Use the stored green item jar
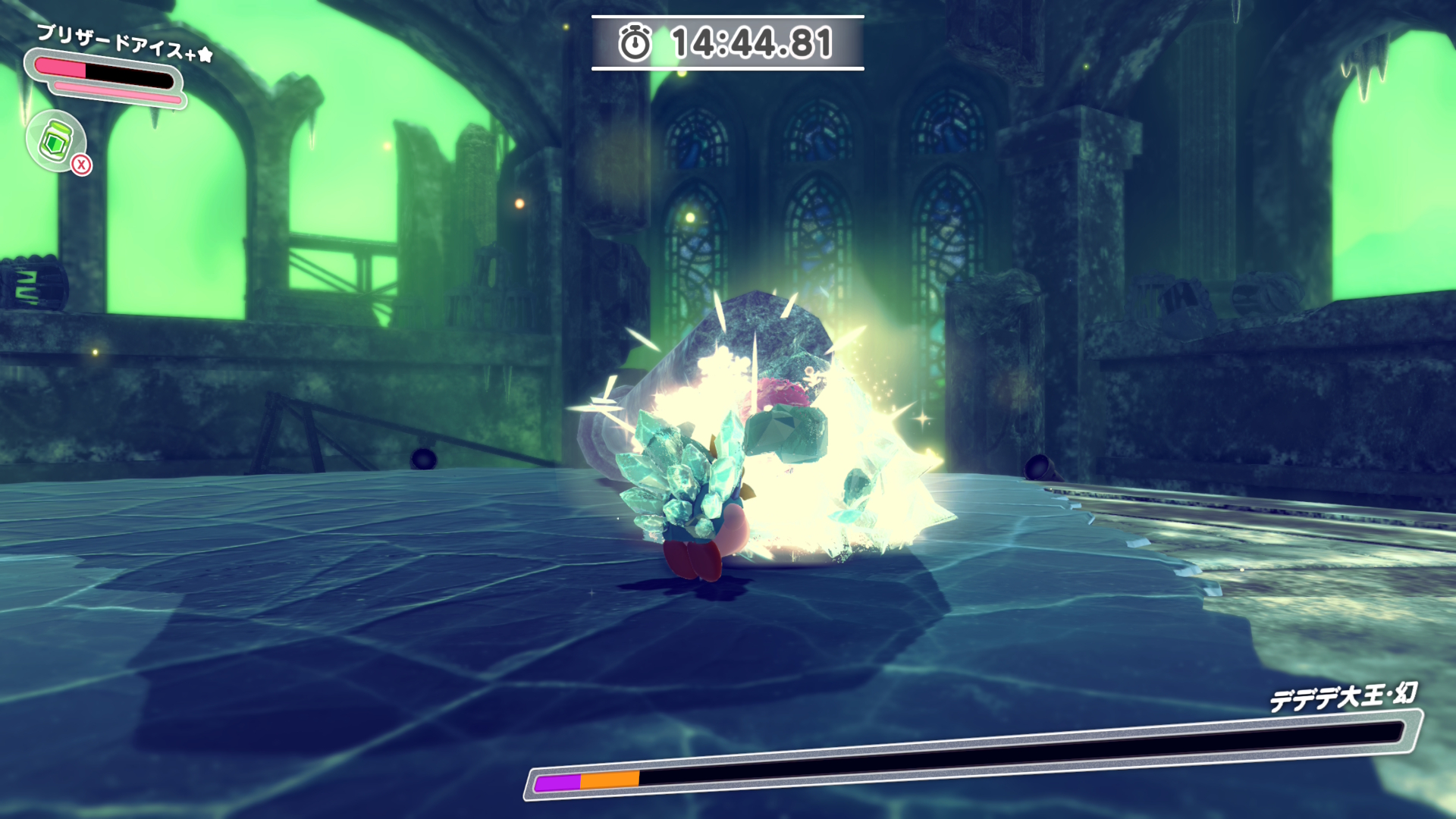1456x819 pixels. coord(56,140)
